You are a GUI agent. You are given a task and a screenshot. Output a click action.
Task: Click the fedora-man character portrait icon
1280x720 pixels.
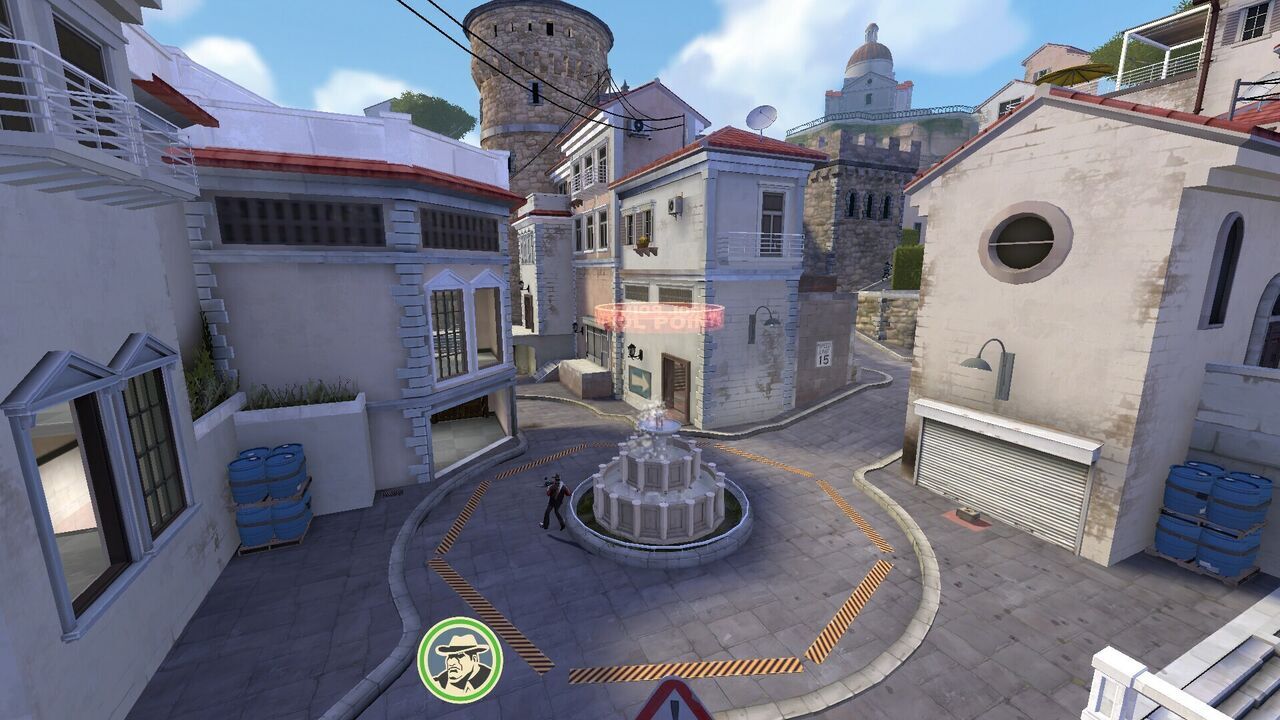[460, 659]
